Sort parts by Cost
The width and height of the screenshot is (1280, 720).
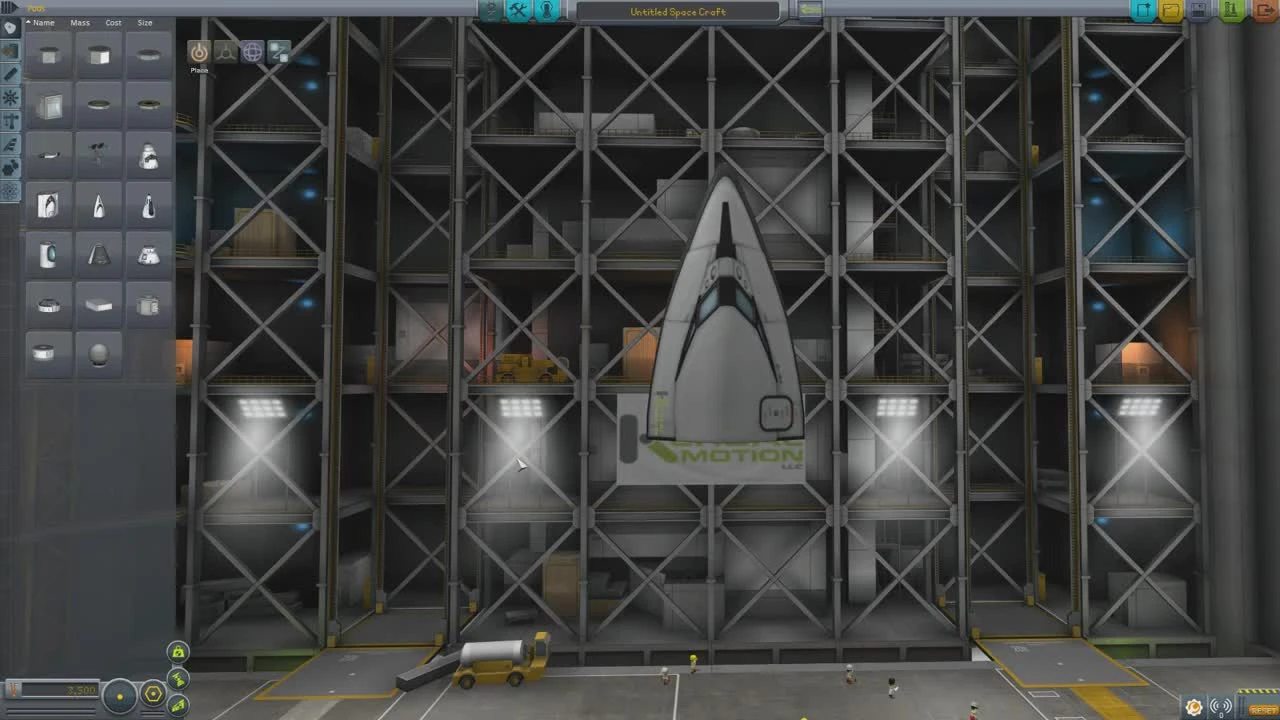112,22
